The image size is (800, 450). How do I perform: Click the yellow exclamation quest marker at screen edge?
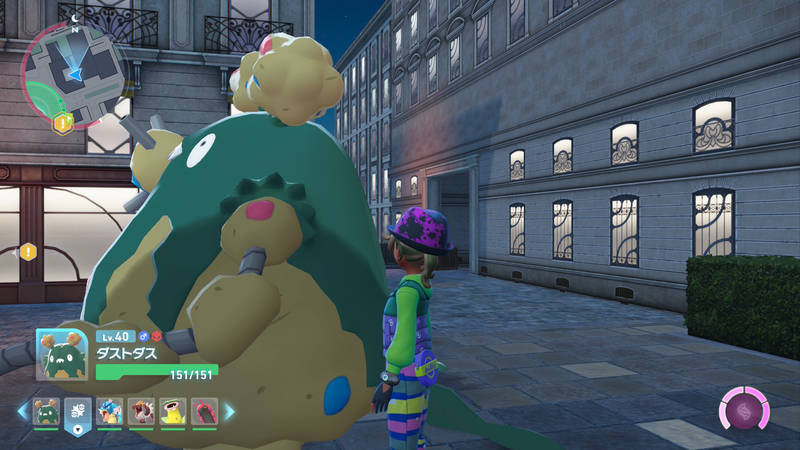coord(28,252)
